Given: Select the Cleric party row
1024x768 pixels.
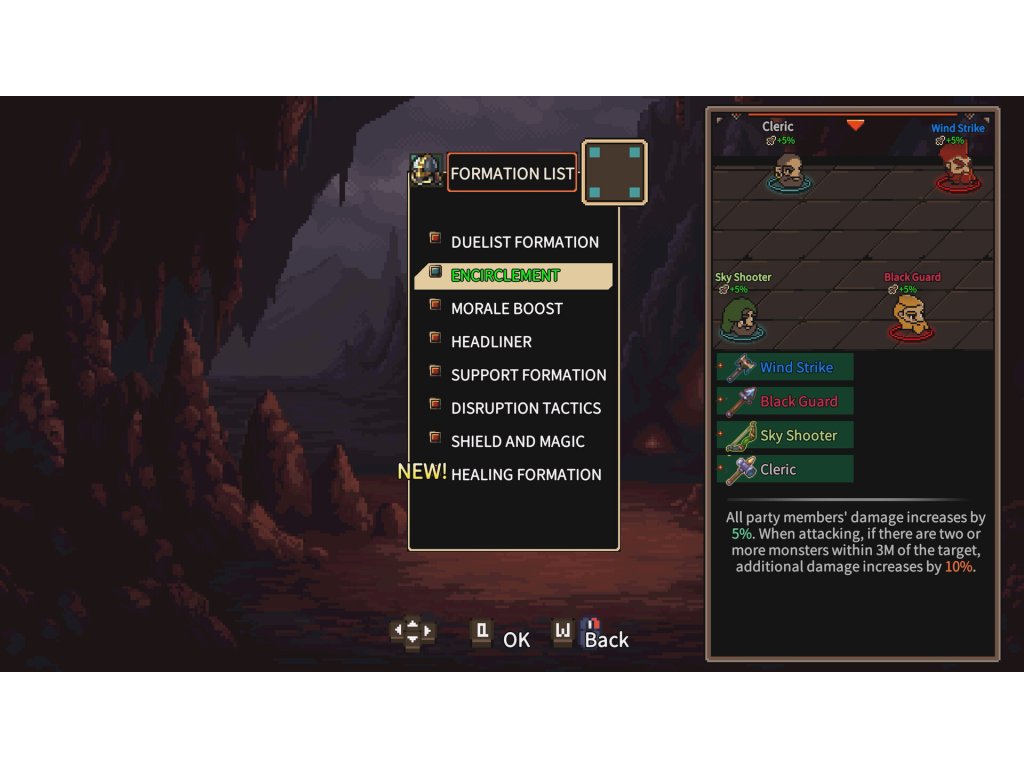Looking at the screenshot, I should 786,469.
